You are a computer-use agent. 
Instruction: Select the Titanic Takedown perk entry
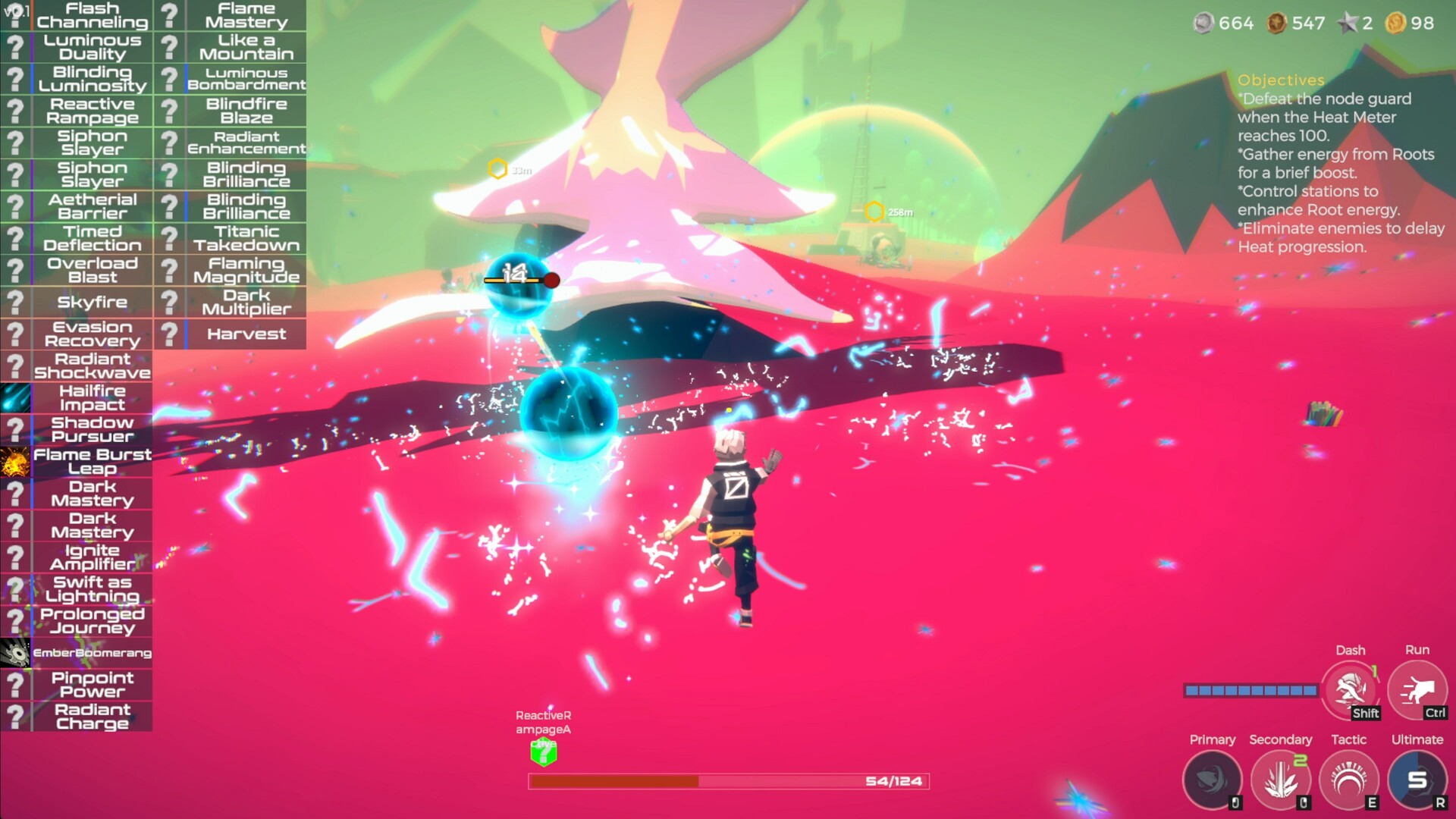pos(246,237)
